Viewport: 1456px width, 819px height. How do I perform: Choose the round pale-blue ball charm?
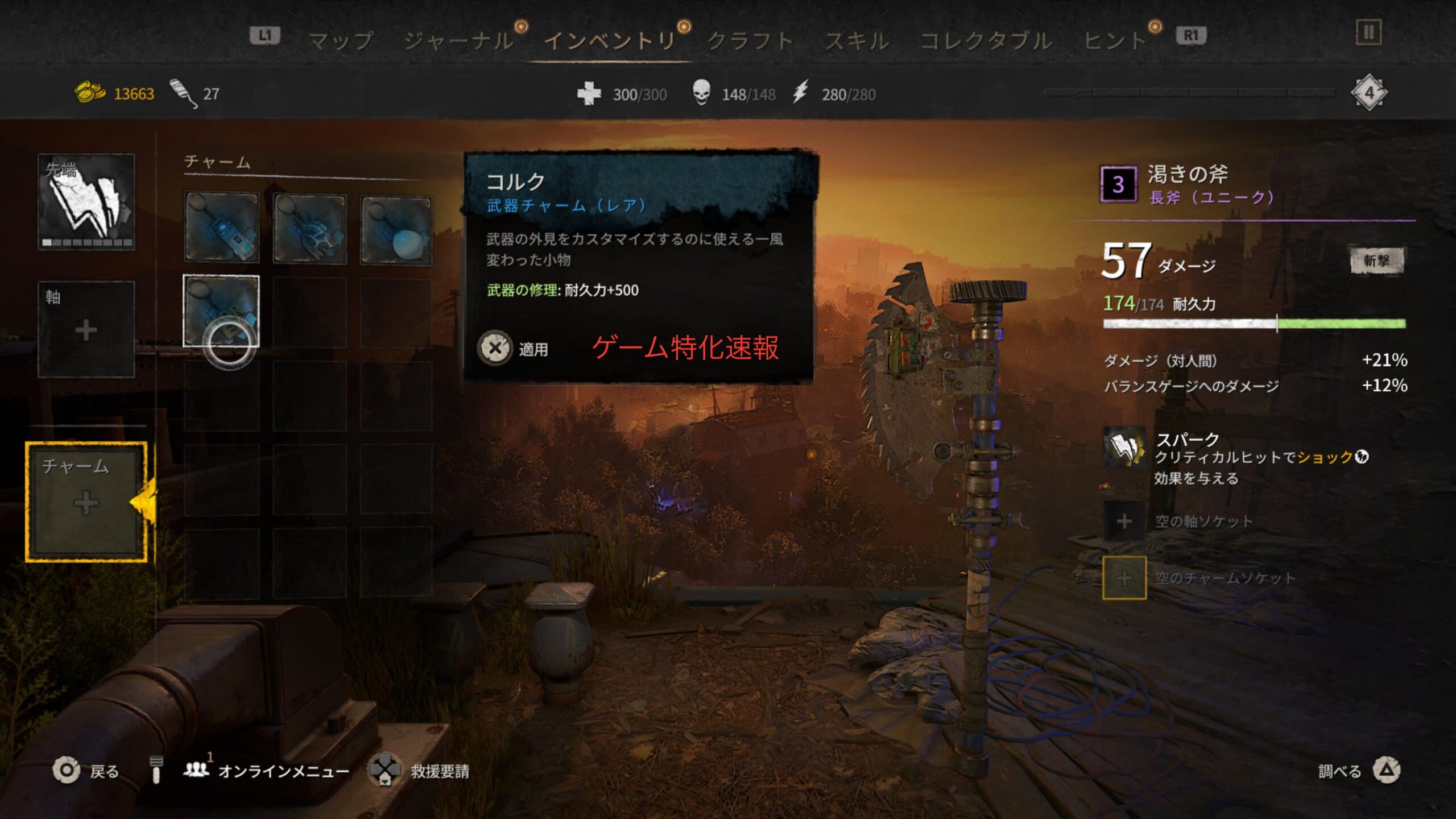tap(396, 230)
